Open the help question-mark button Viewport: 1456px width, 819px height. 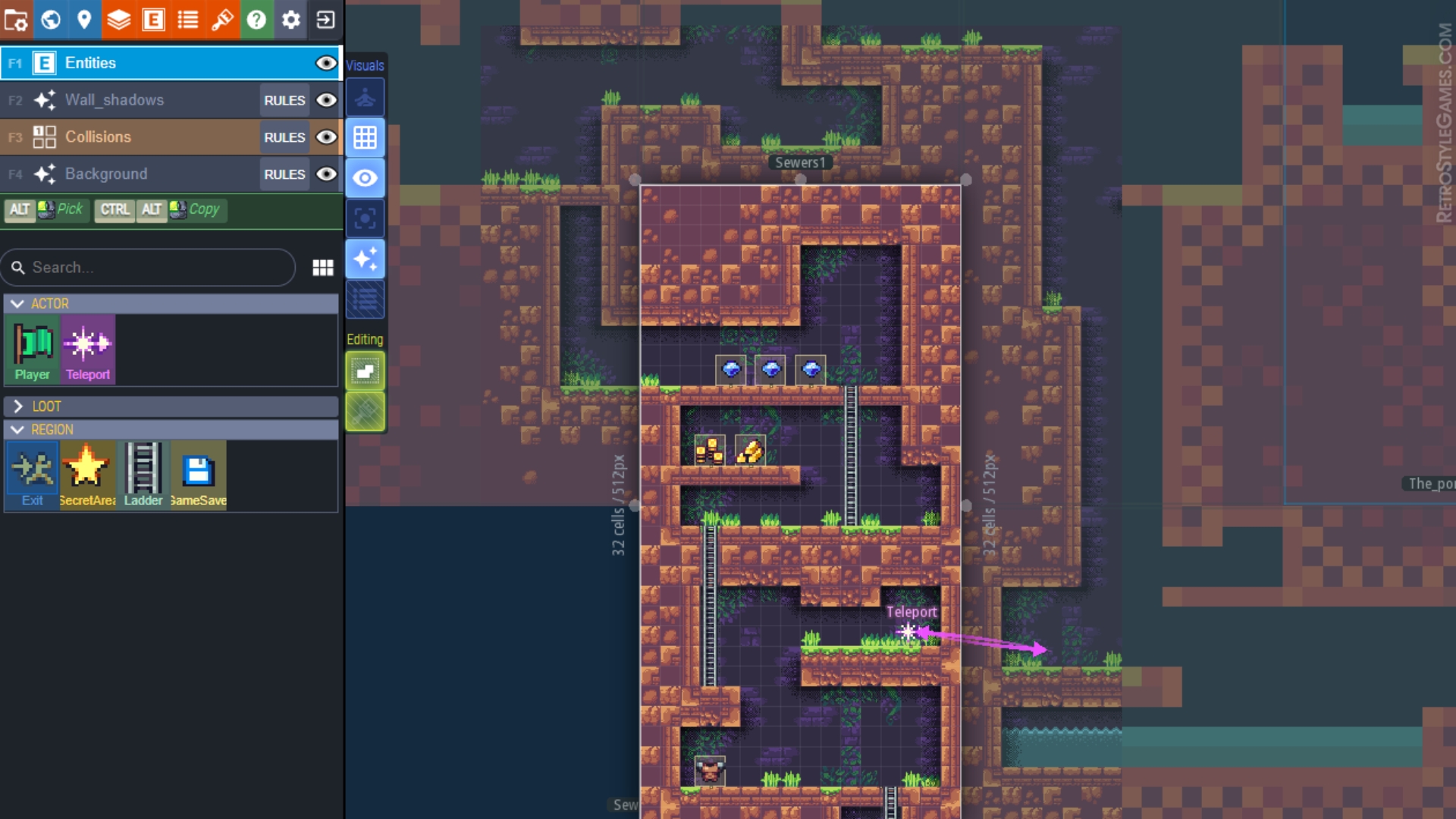tap(256, 20)
